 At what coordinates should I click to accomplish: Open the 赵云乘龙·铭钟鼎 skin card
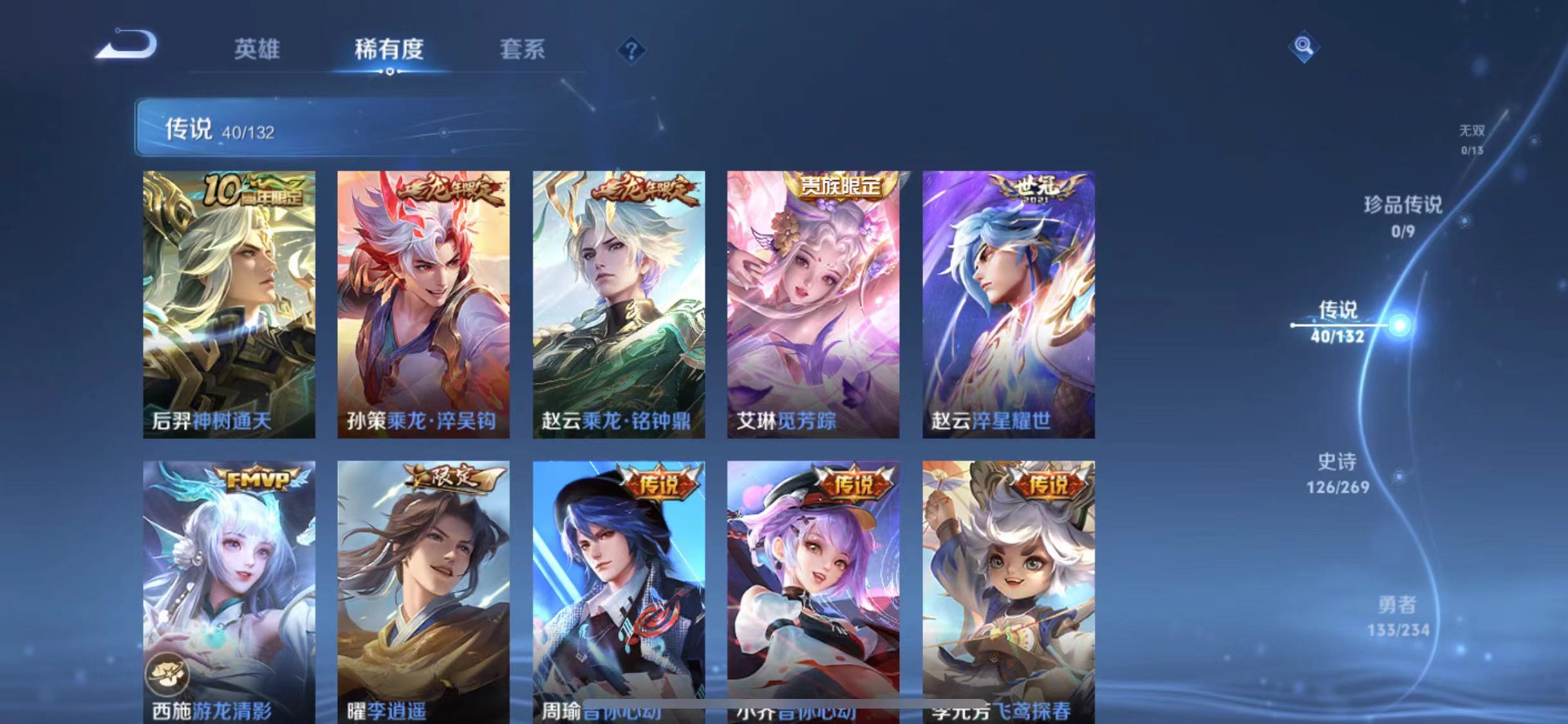[x=618, y=302]
